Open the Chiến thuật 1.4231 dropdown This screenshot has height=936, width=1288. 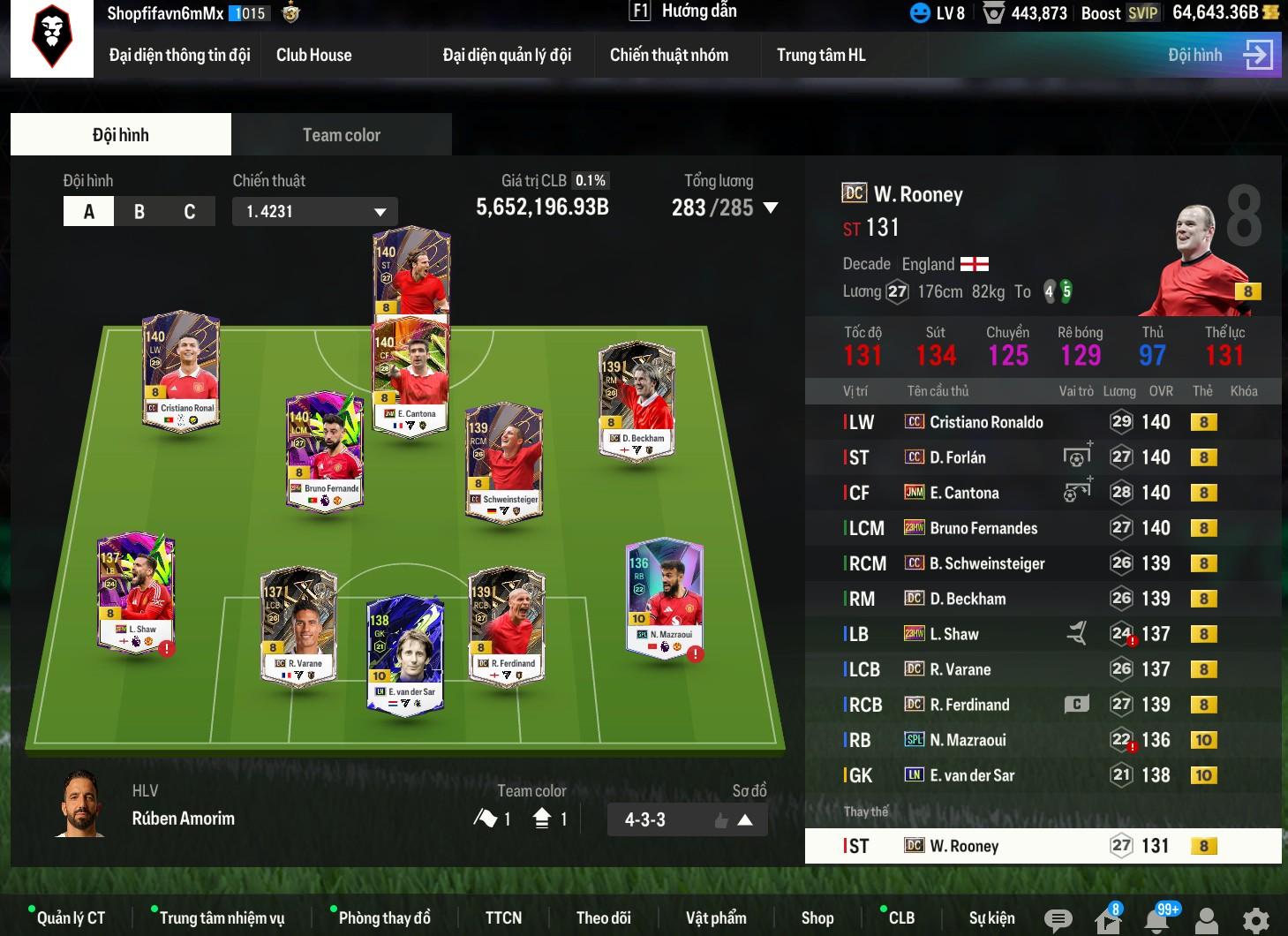[315, 212]
